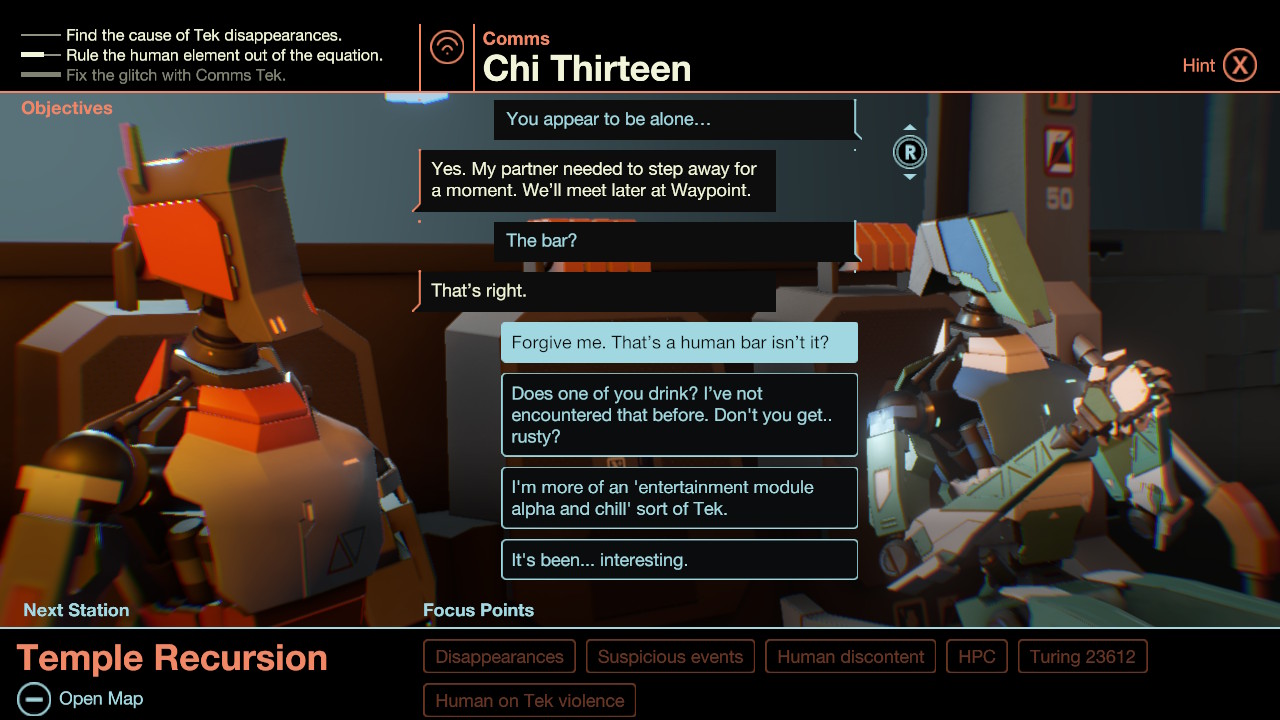Screen dimensions: 1280x720
Task: Select the "Find the cause of Tek disappearances" objective
Action: coord(203,36)
